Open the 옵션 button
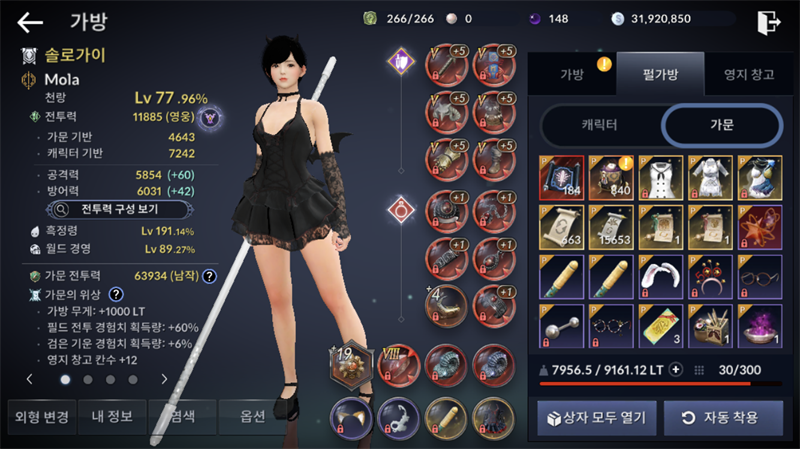800x449 pixels. coord(252,417)
